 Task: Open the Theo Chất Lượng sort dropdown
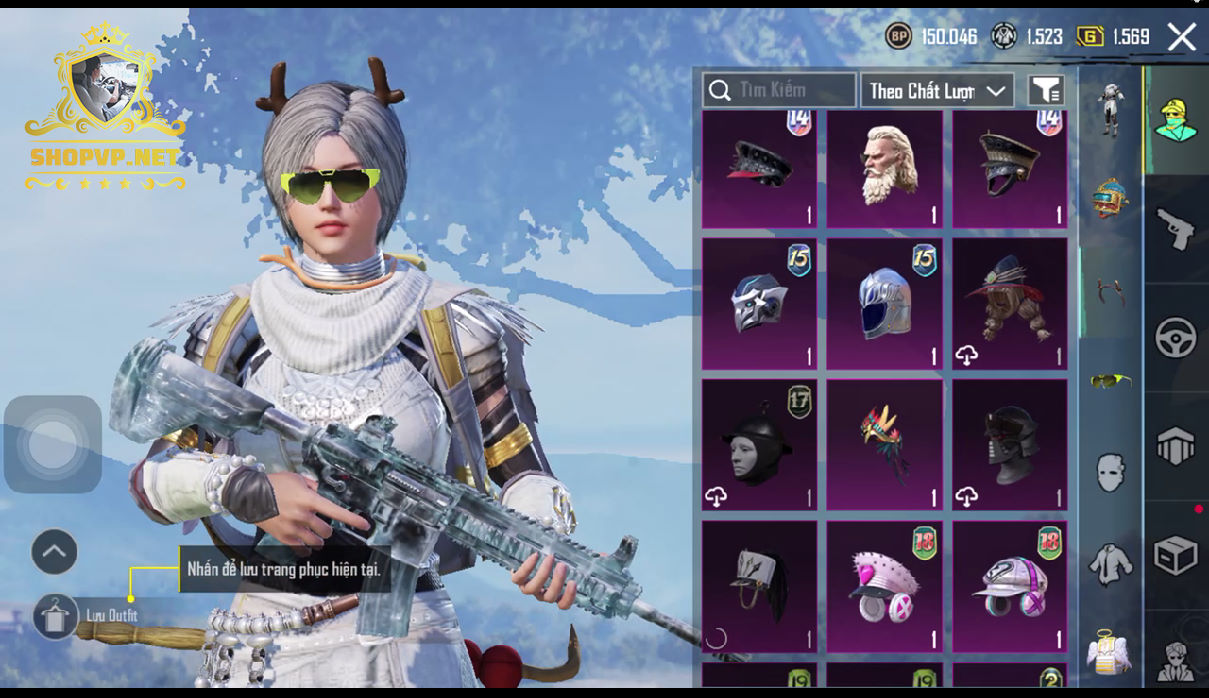pyautogui.click(x=937, y=91)
